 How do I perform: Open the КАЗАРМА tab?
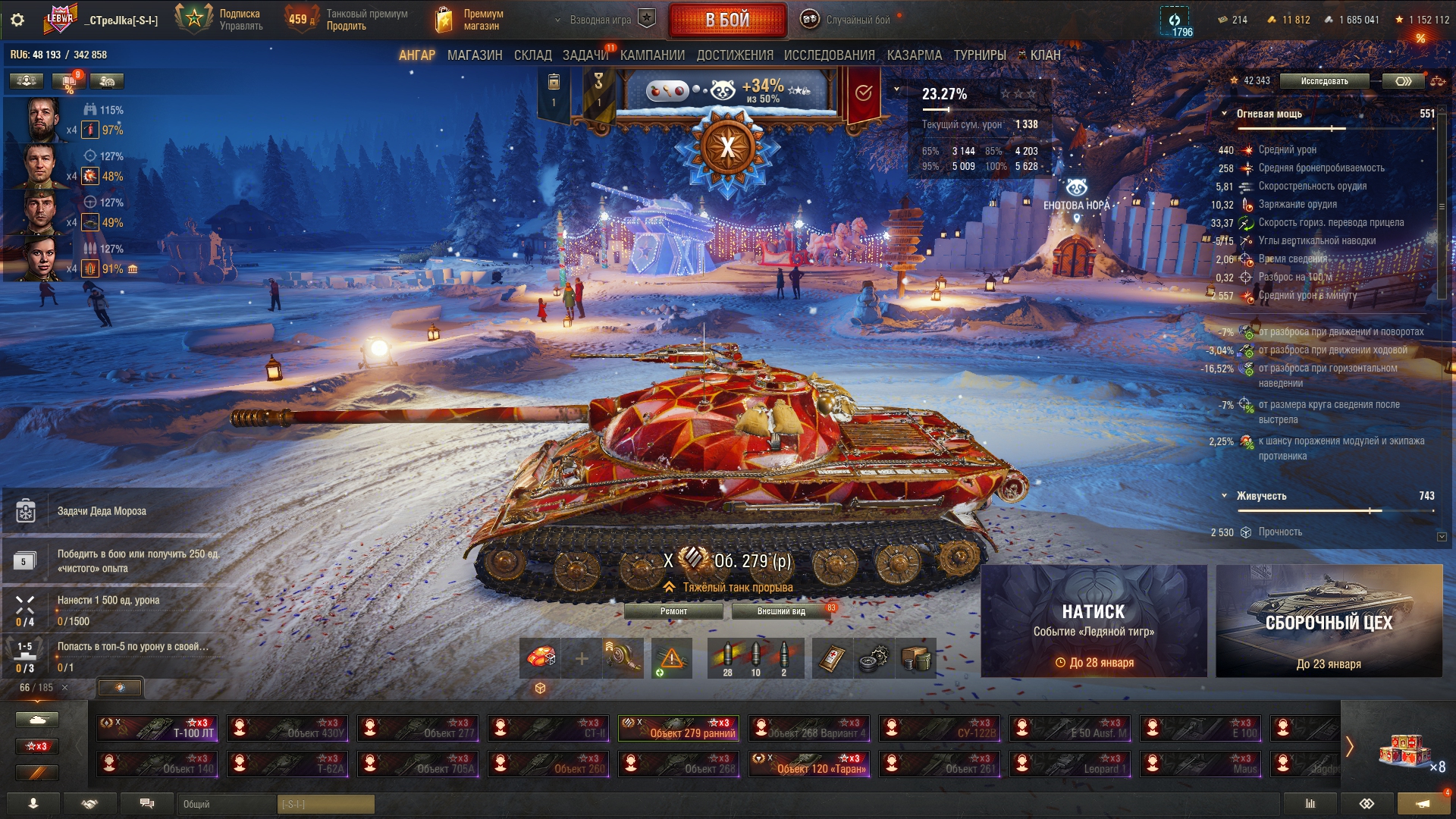[x=914, y=55]
